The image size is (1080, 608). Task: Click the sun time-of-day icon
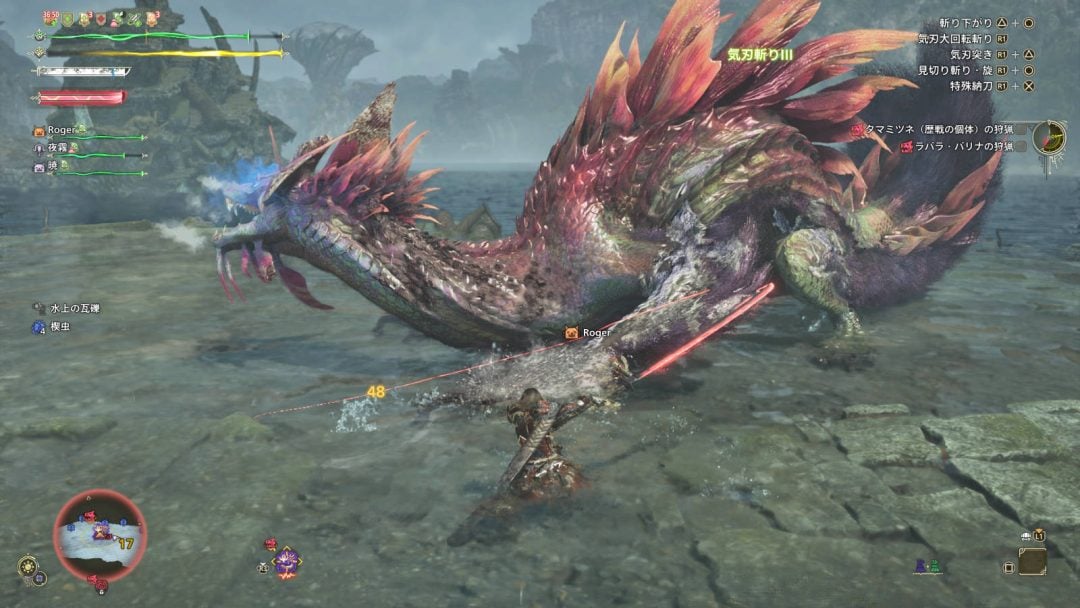click(27, 566)
